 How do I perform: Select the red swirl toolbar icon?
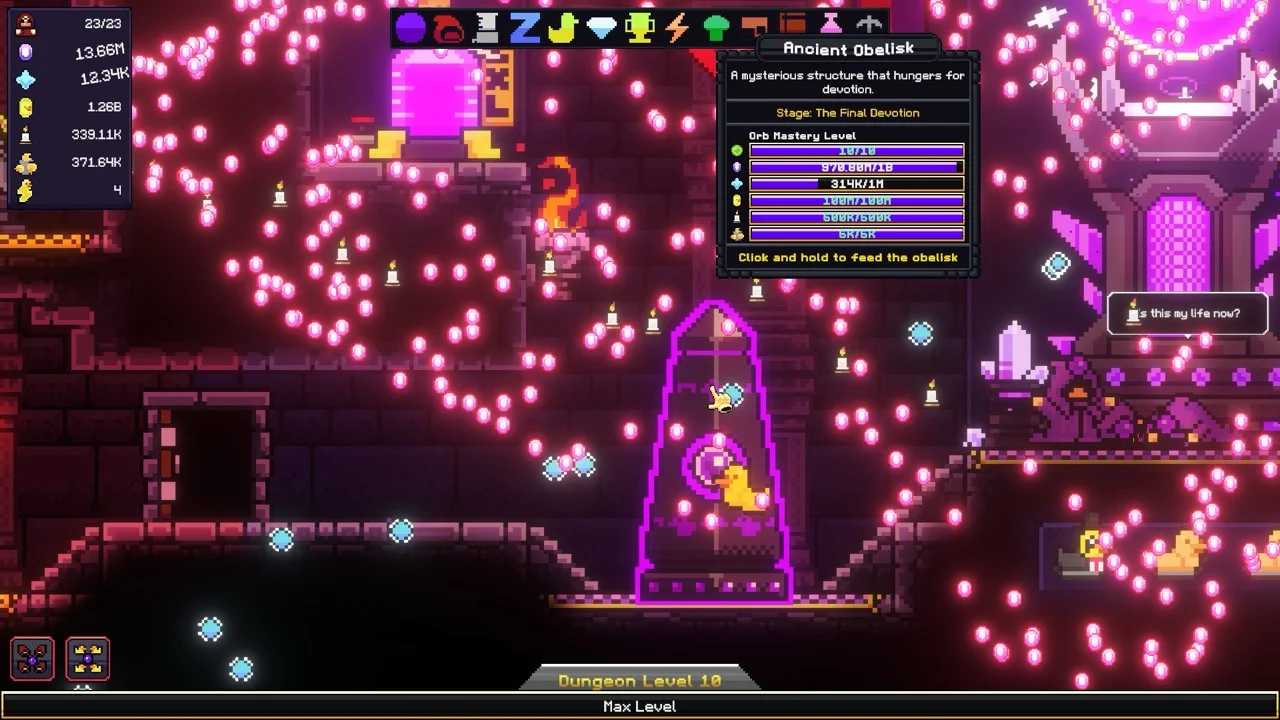point(448,28)
